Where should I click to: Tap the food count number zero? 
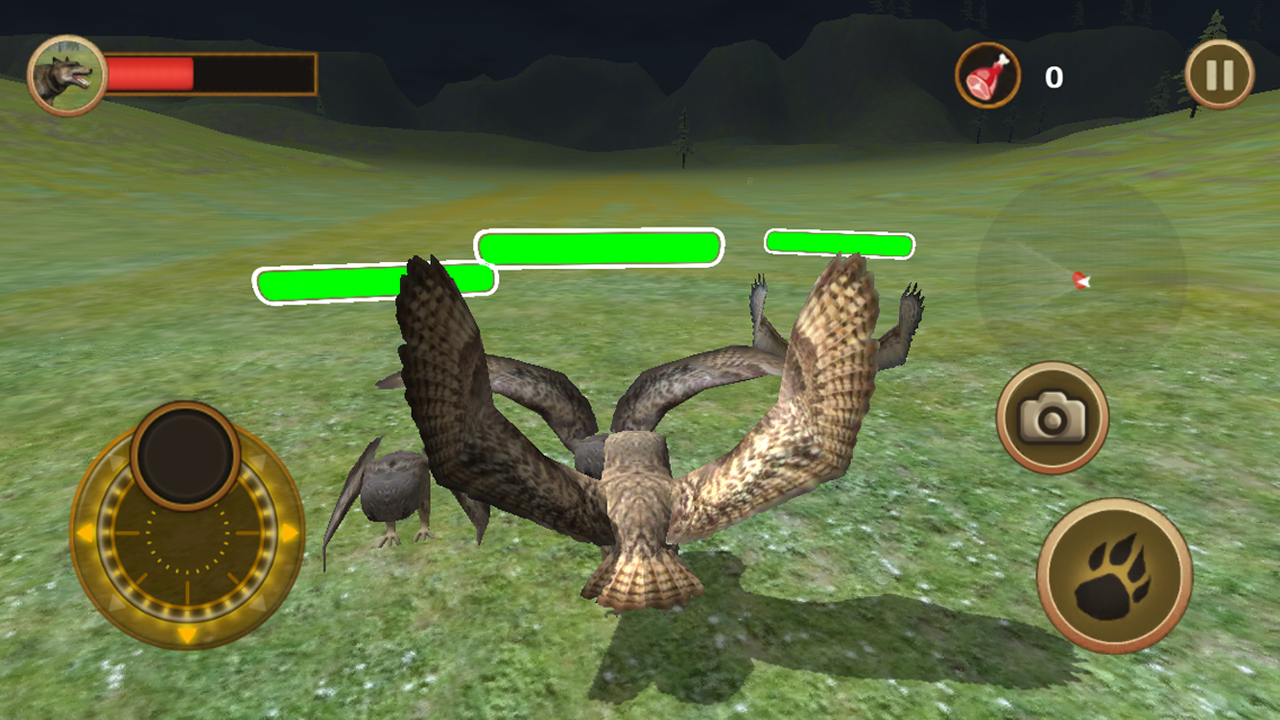click(x=1053, y=76)
